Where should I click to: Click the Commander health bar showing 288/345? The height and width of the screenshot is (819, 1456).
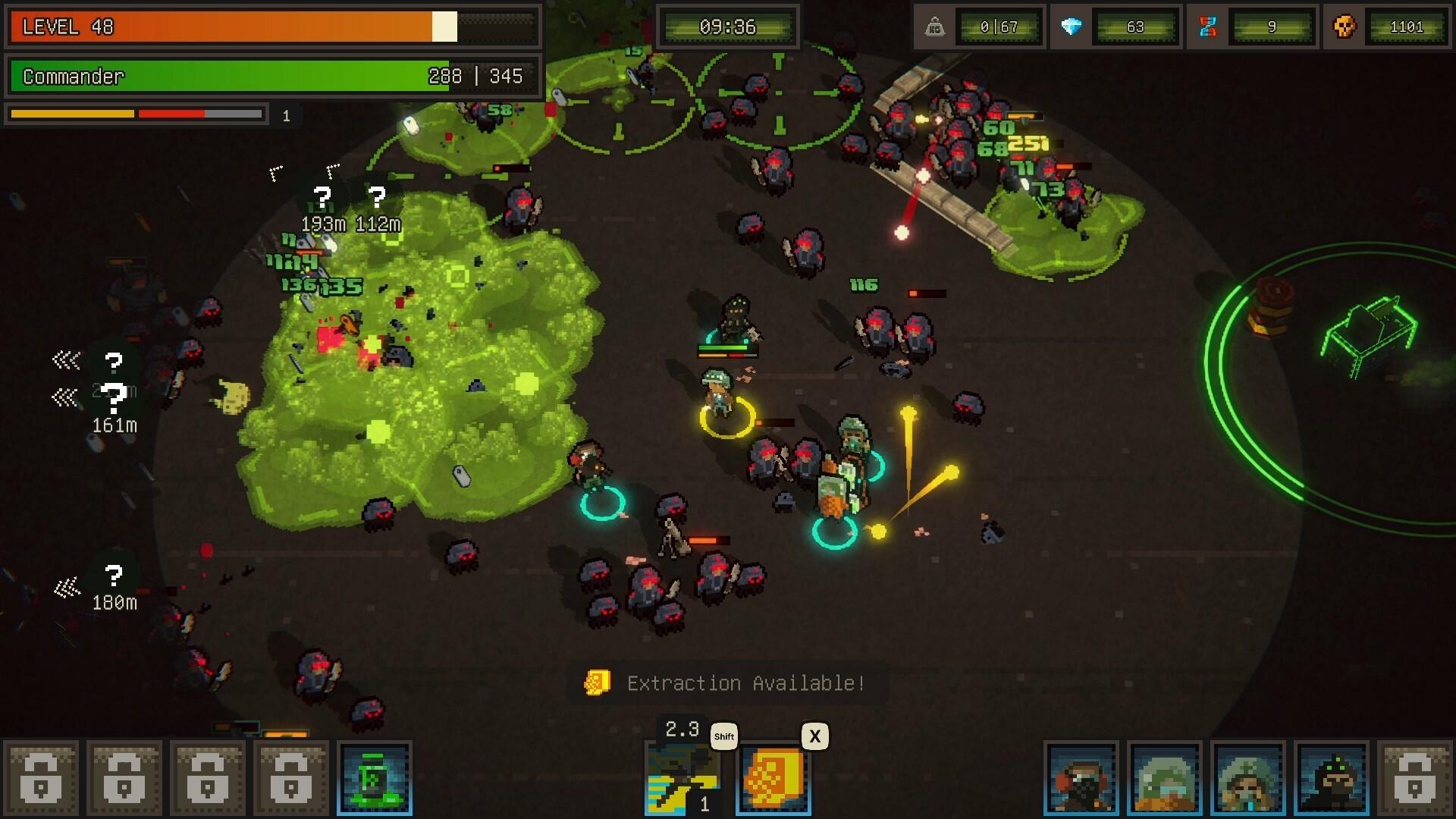(273, 77)
